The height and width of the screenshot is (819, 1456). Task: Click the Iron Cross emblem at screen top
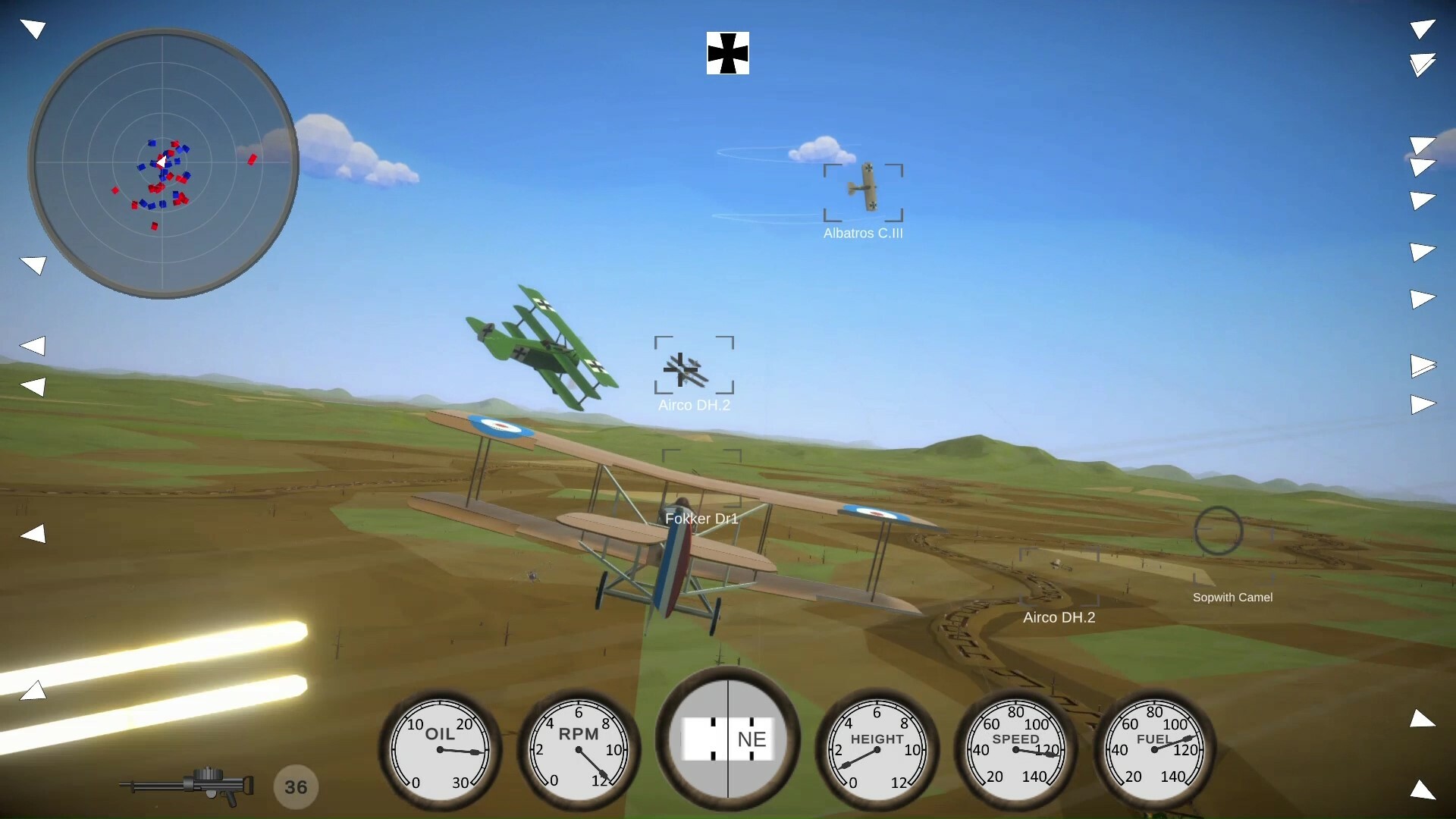coord(727,54)
